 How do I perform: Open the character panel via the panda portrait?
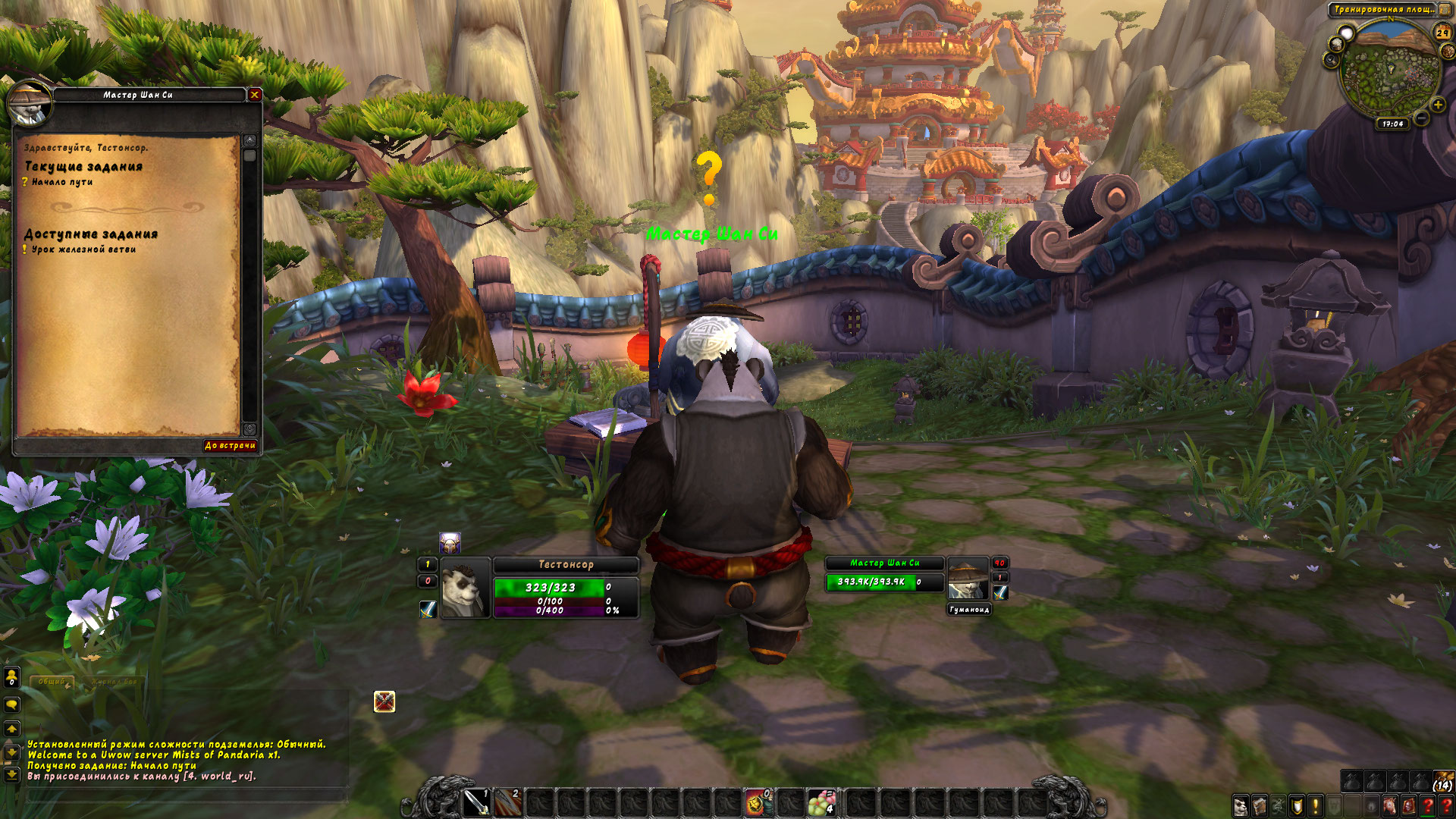coord(1241,805)
